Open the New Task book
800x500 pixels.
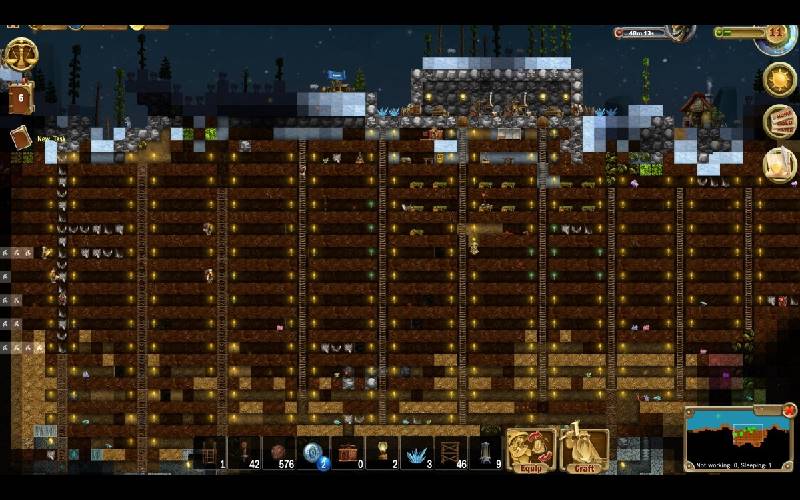[x=20, y=138]
